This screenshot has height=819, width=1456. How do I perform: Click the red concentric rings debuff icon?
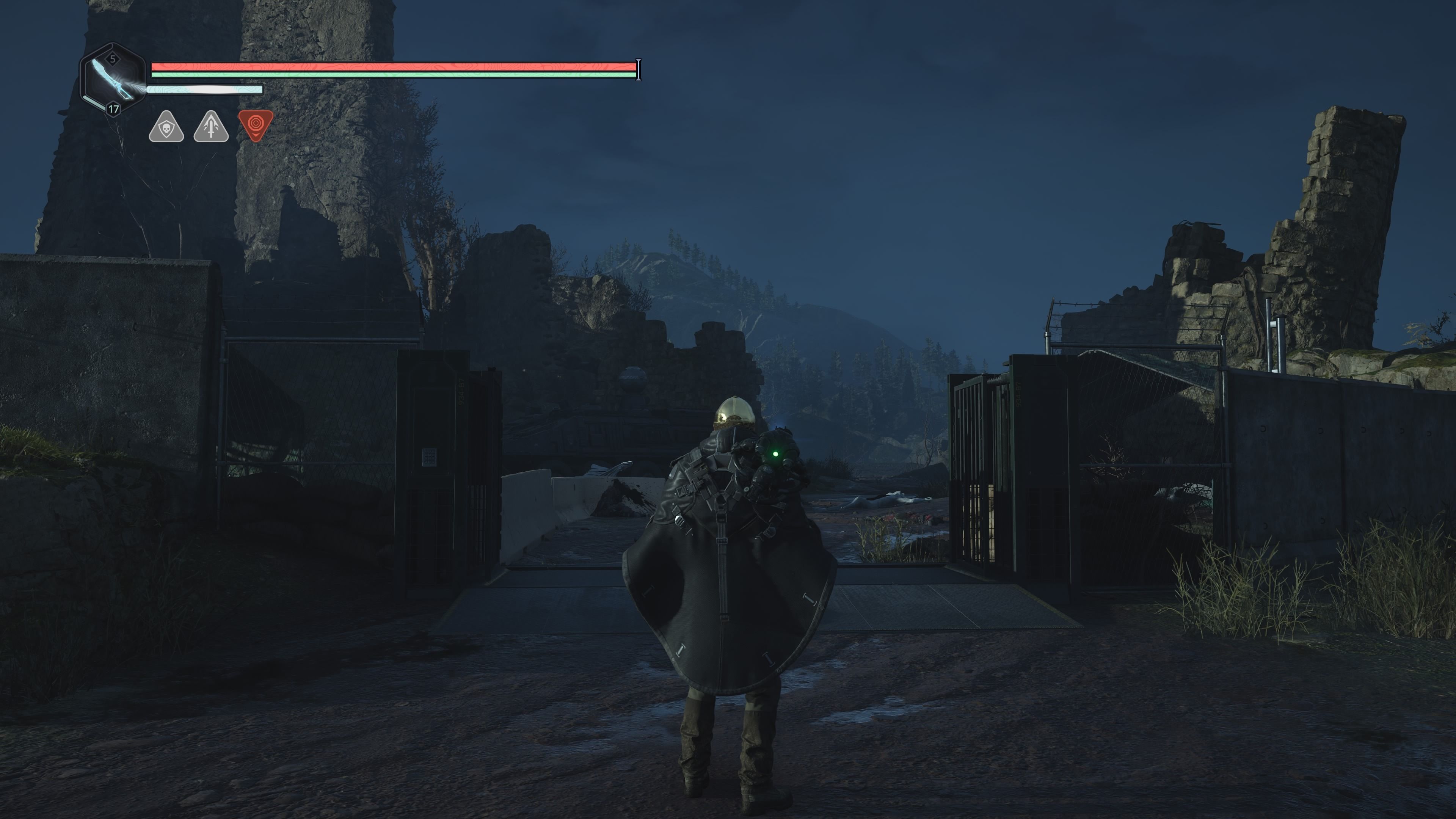pyautogui.click(x=256, y=124)
